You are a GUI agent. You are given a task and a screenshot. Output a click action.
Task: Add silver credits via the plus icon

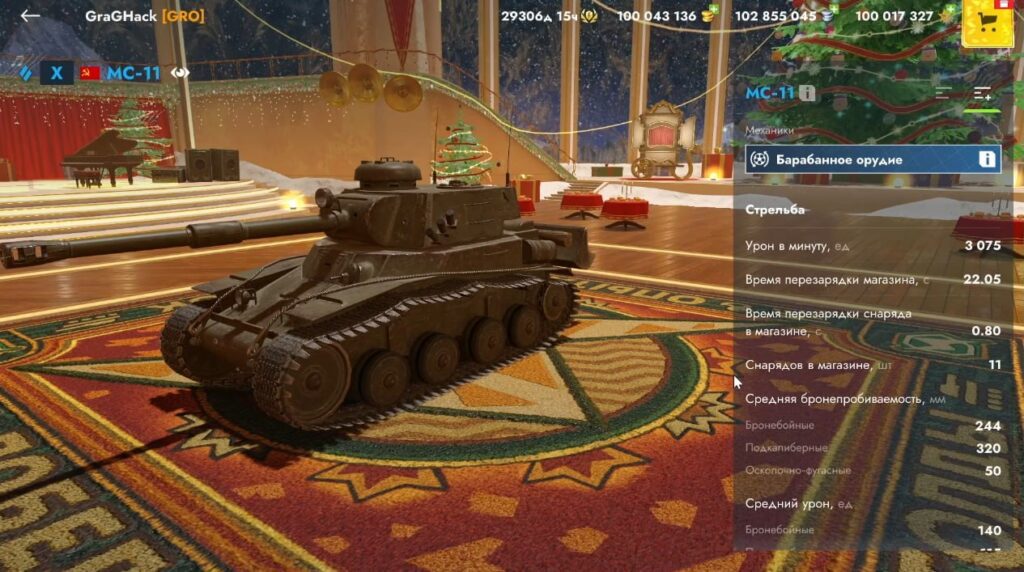pos(829,16)
